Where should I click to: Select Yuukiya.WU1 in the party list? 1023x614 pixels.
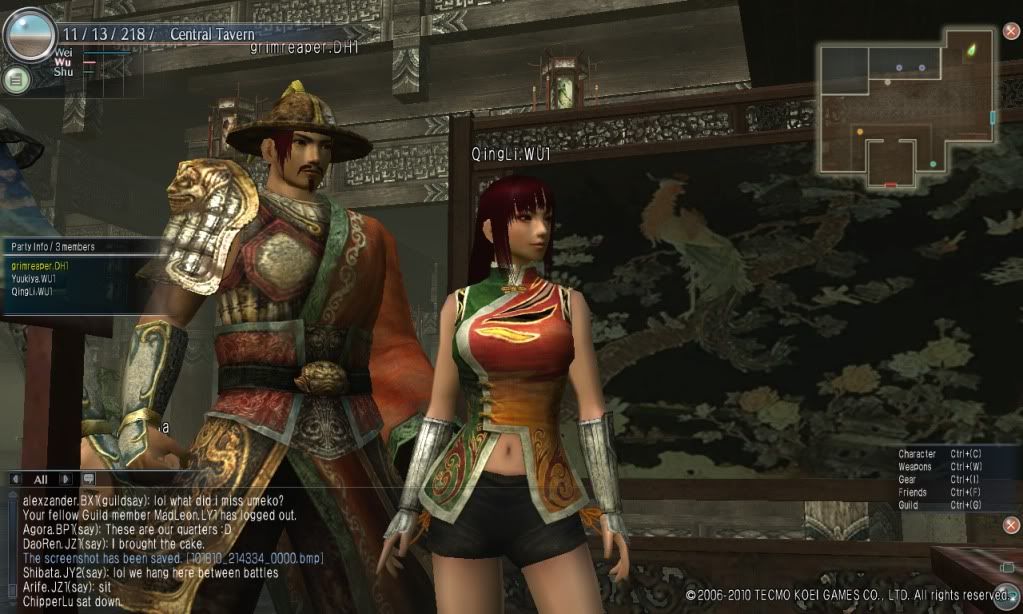(x=32, y=280)
